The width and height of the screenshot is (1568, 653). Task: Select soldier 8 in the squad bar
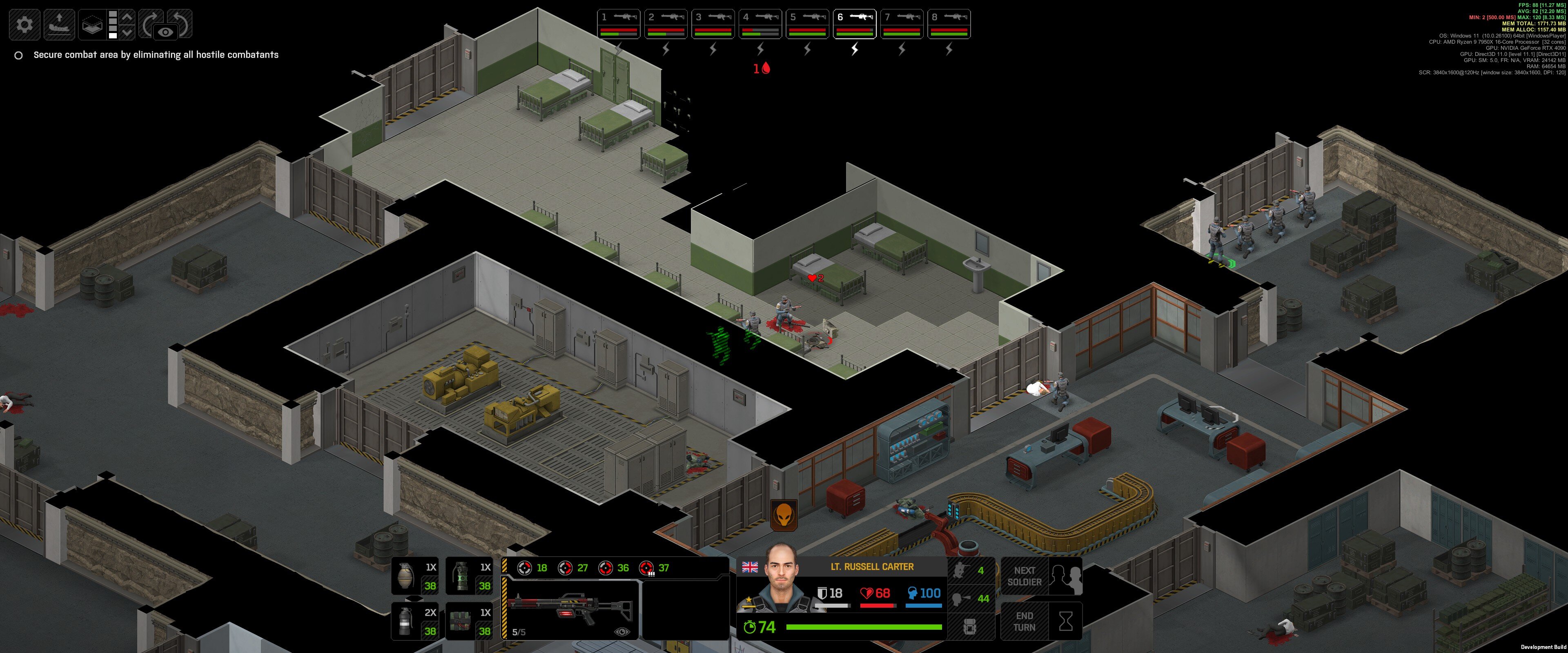tap(948, 24)
